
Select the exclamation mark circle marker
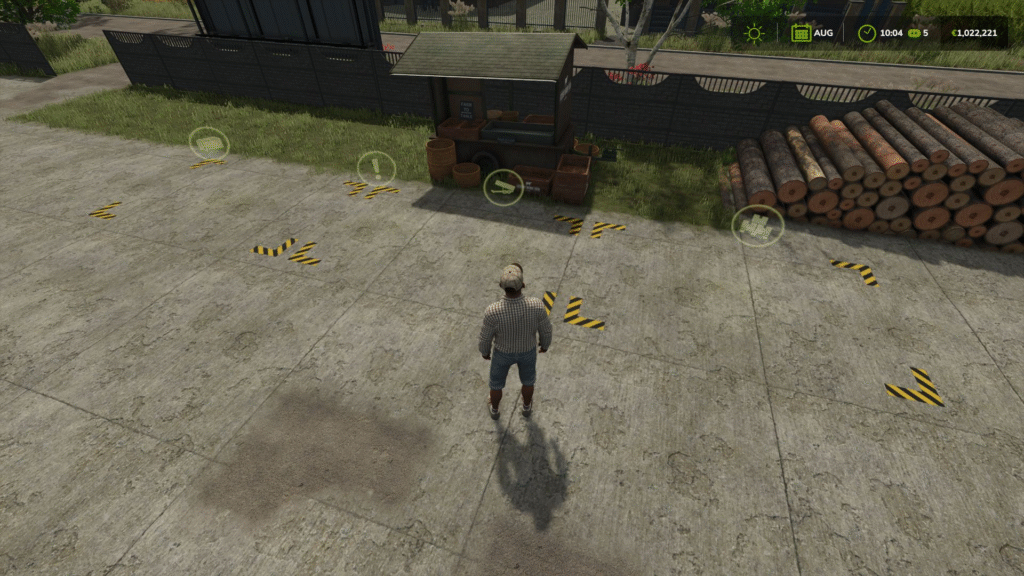click(376, 167)
